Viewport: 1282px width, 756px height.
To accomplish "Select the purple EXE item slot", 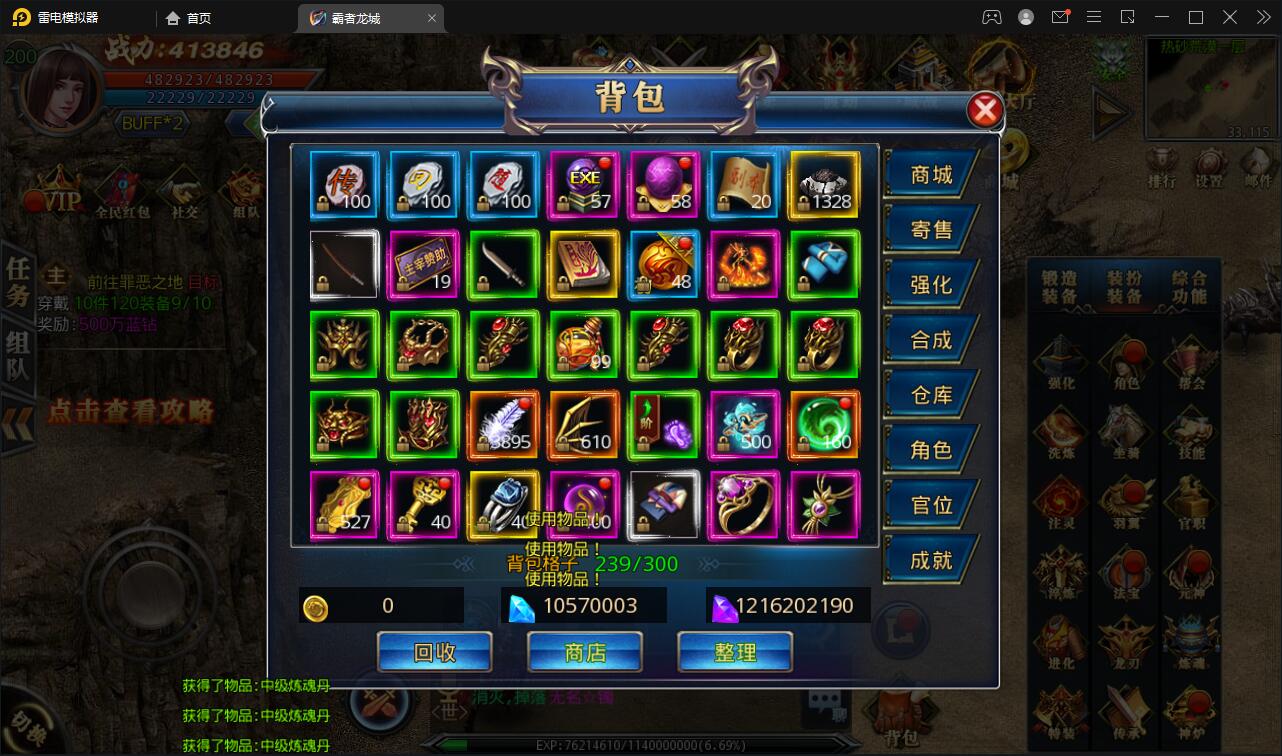I will pos(584,185).
